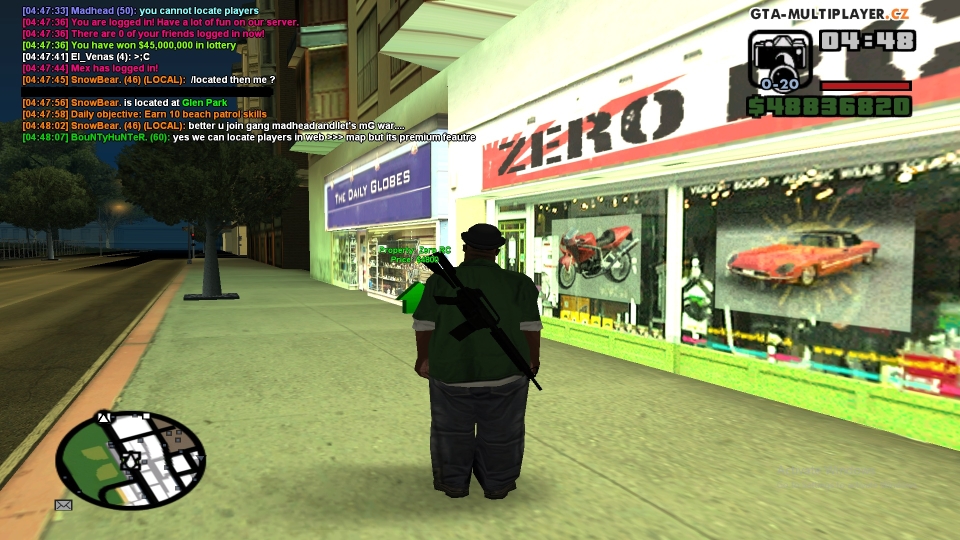Click the GTA-MULTIPLAYER.CZ server logo
The width and height of the screenshot is (960, 540).
coord(830,13)
